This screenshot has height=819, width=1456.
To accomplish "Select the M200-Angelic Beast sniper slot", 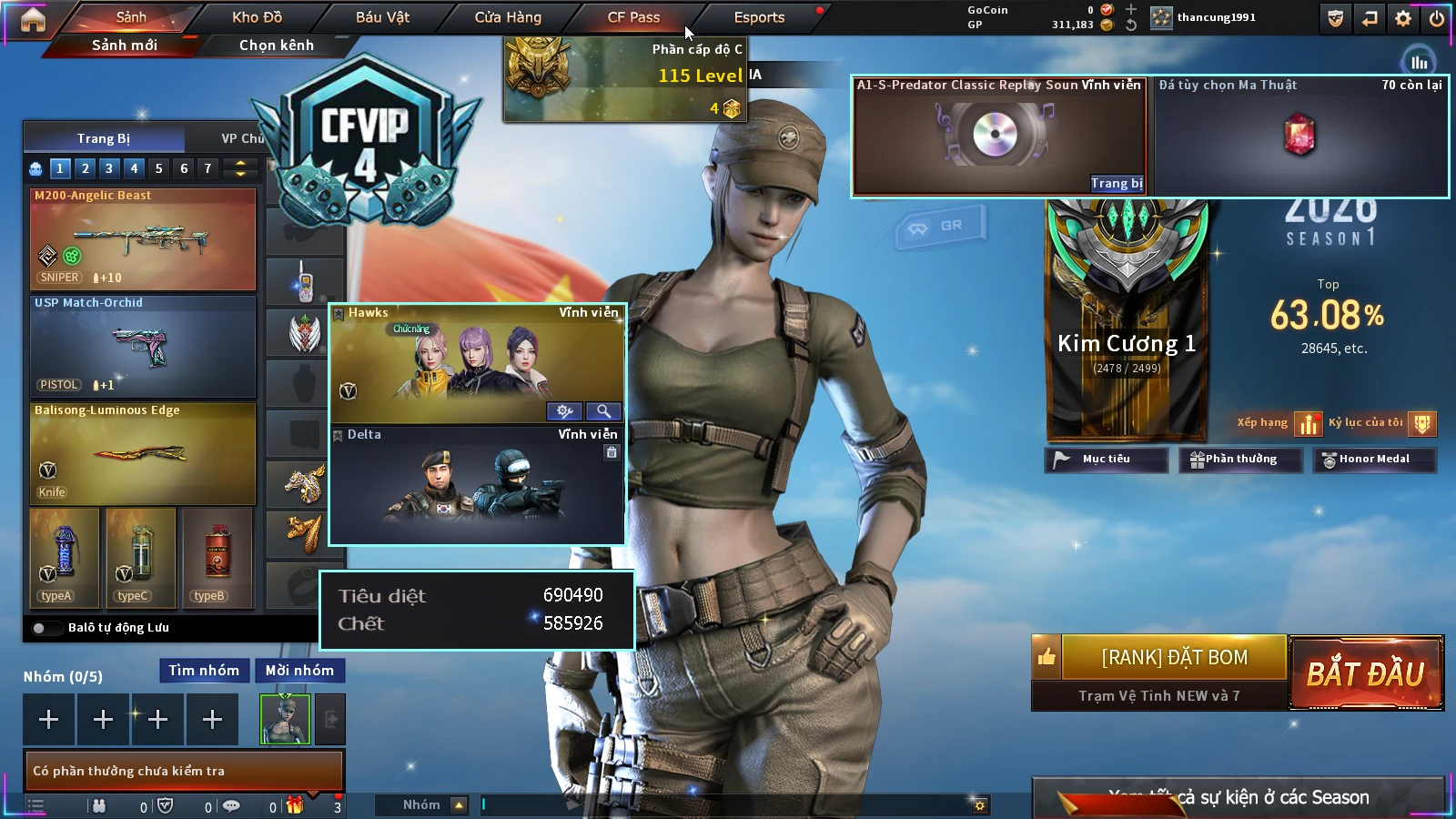I will pos(143,239).
